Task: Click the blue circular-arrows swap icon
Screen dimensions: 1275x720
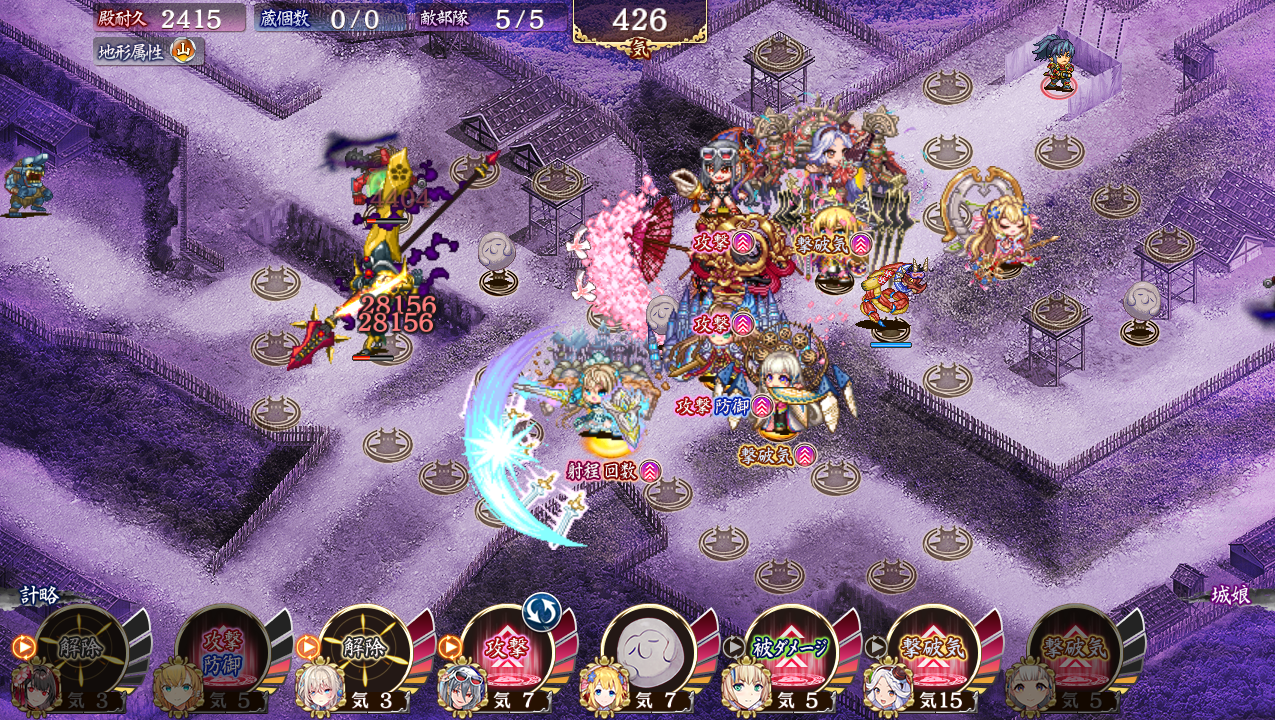Action: [541, 611]
